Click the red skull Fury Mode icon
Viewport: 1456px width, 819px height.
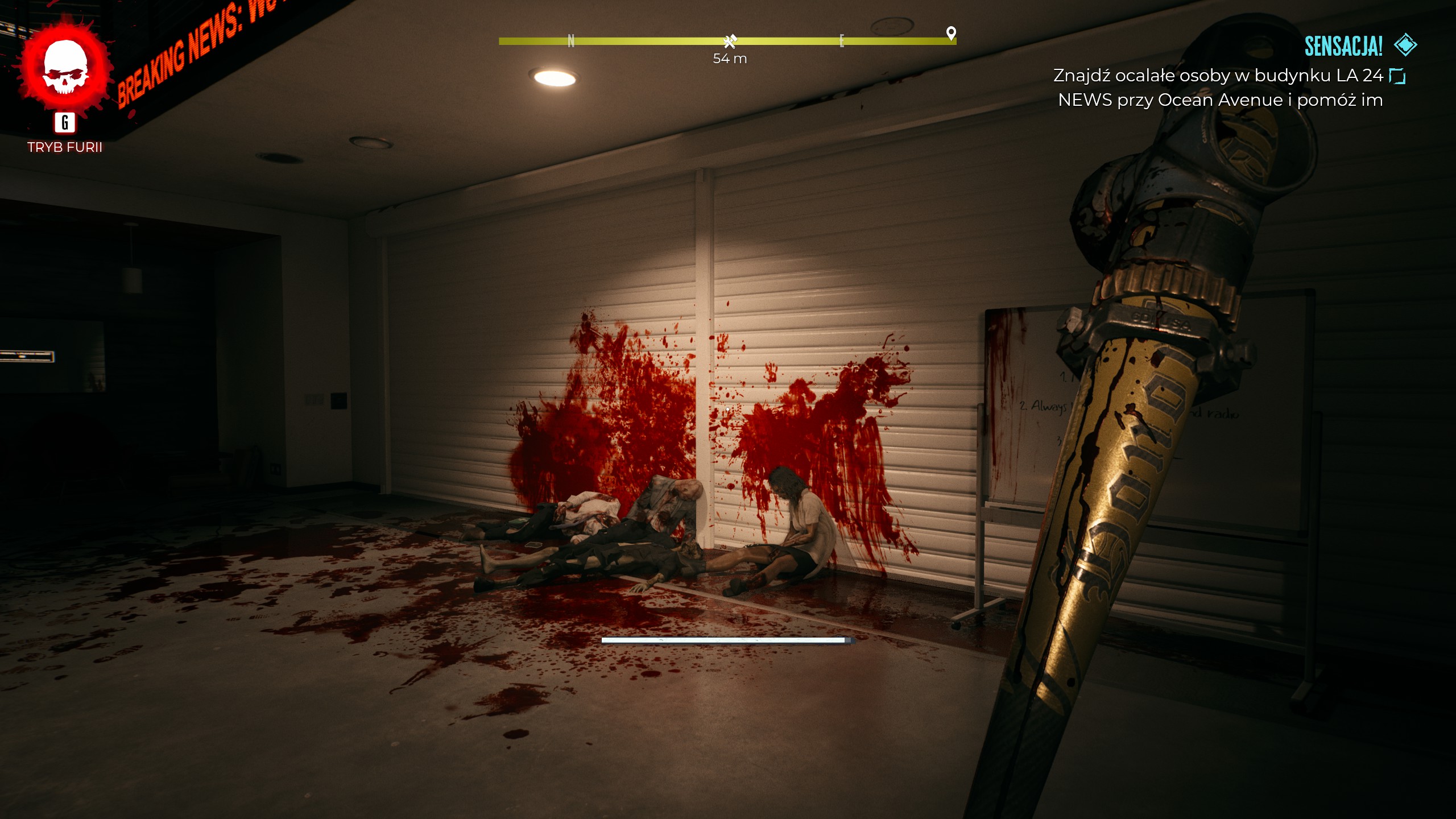tap(65, 67)
